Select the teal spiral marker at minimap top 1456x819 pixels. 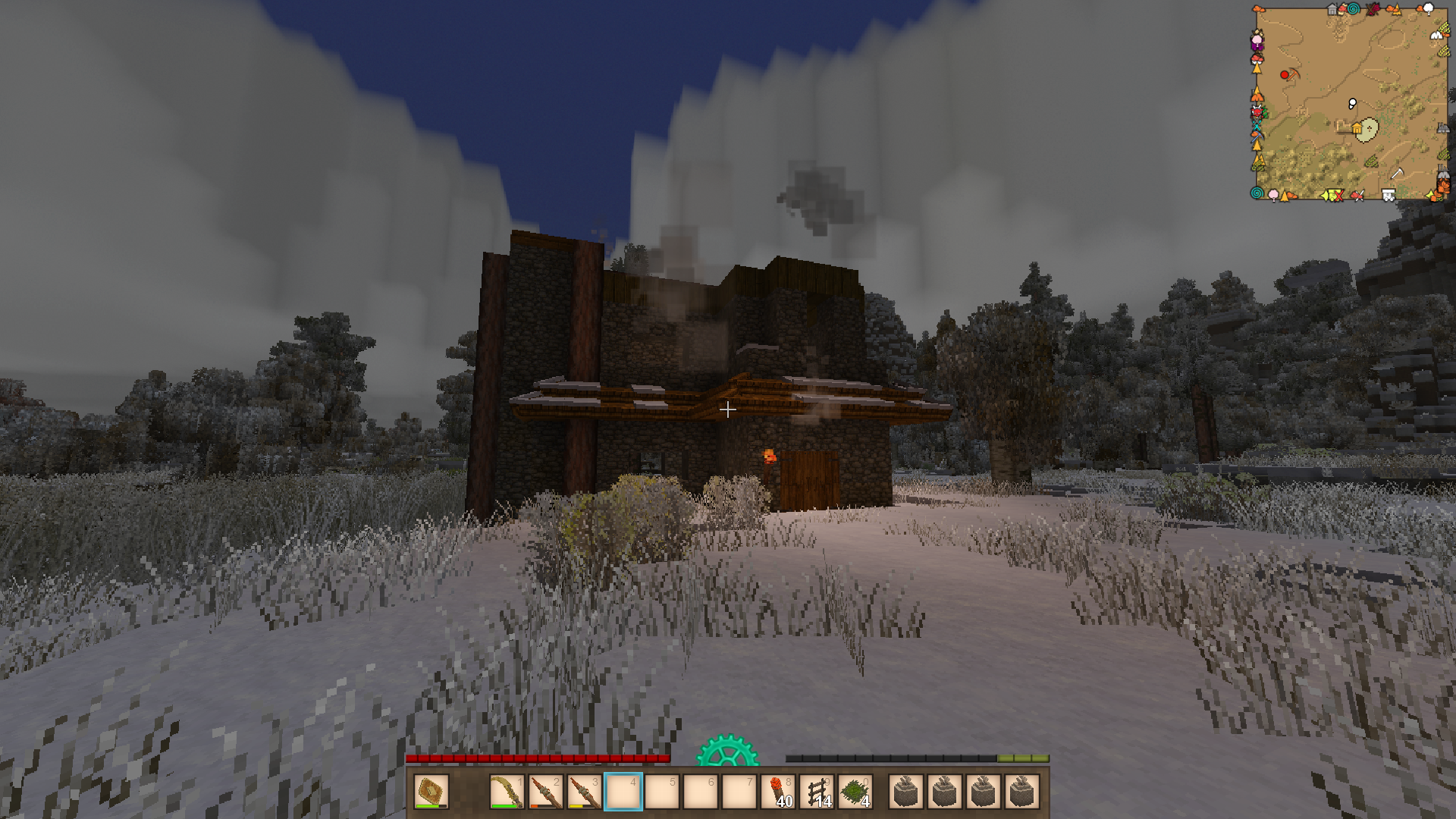[x=1353, y=9]
